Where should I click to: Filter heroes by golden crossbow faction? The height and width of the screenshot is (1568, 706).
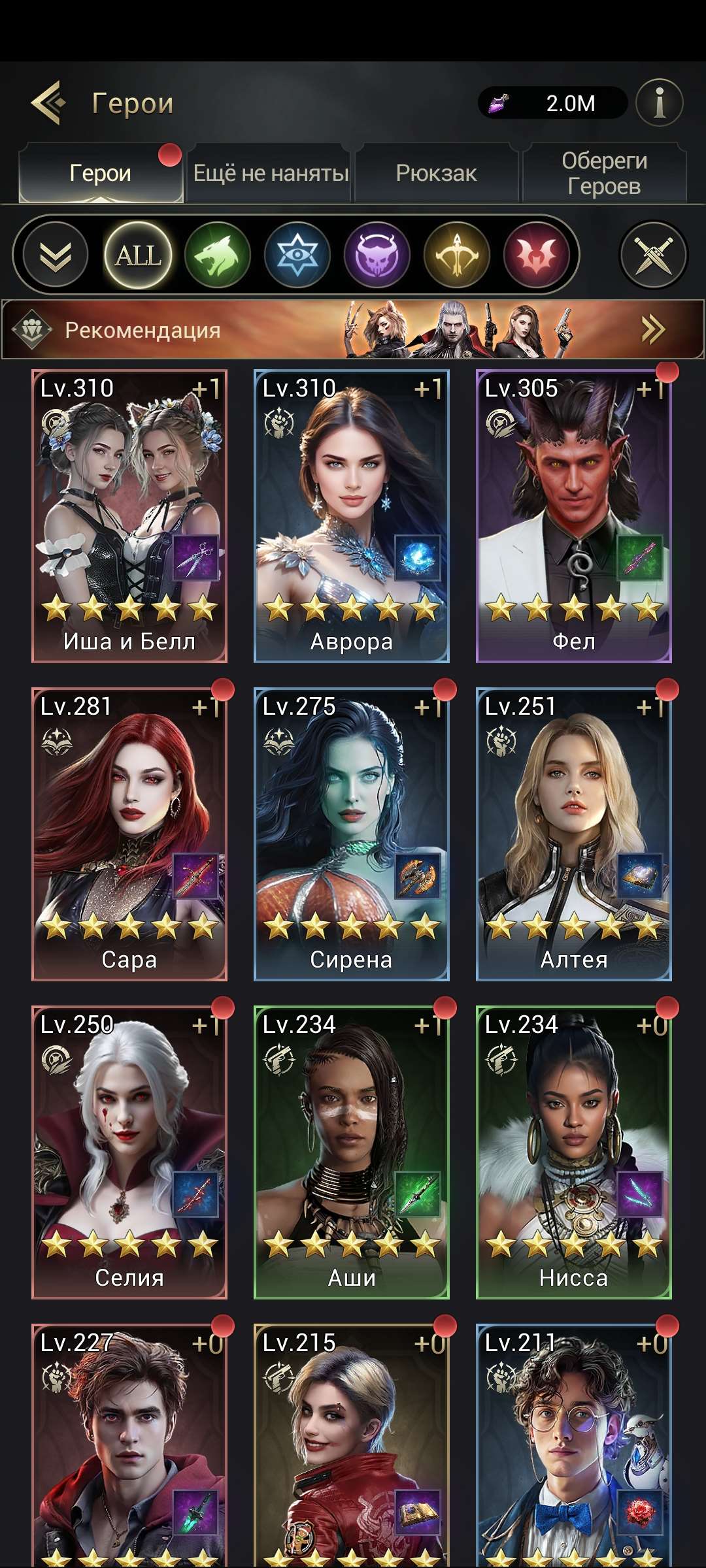pos(457,255)
